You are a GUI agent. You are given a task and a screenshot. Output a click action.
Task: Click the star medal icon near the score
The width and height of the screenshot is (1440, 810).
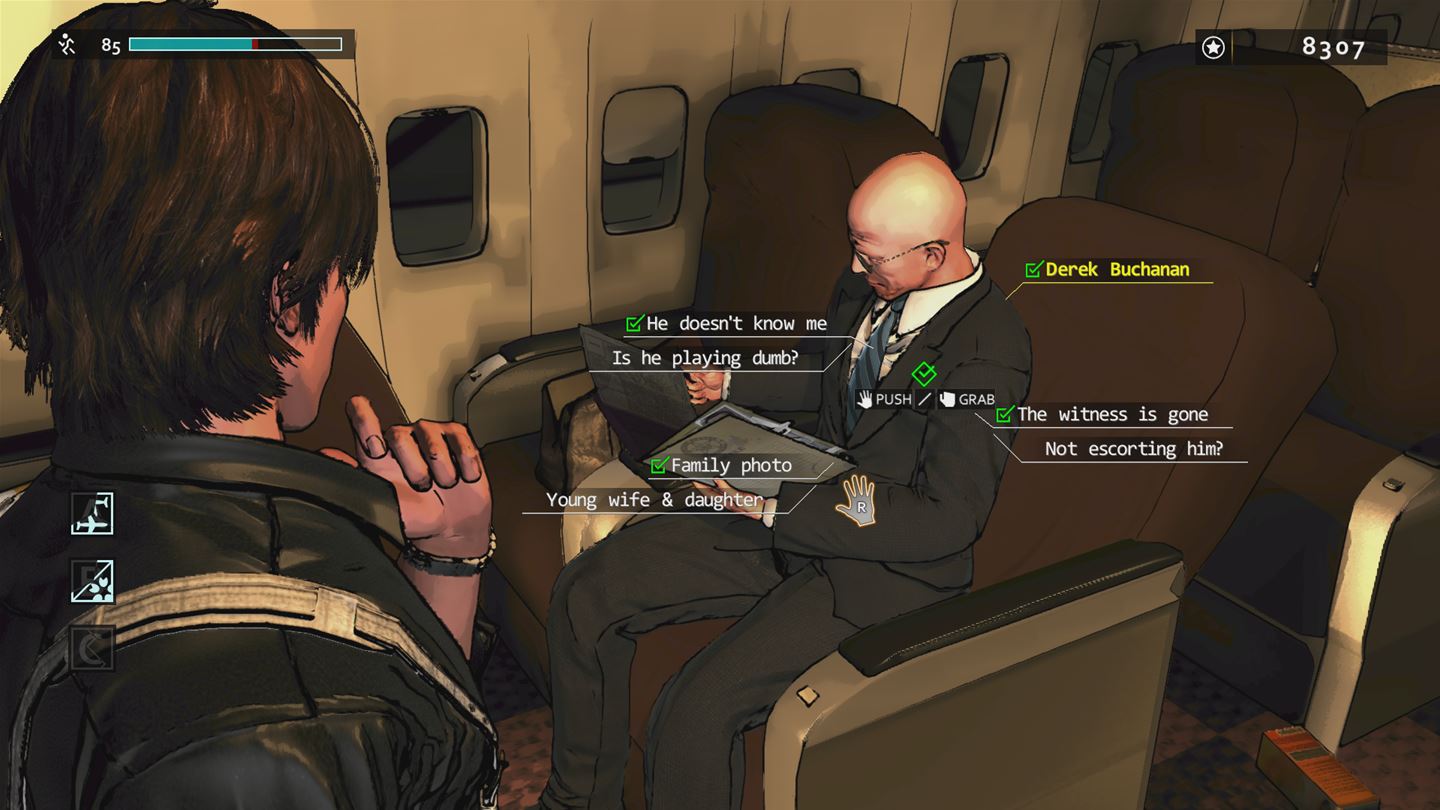click(x=1213, y=47)
